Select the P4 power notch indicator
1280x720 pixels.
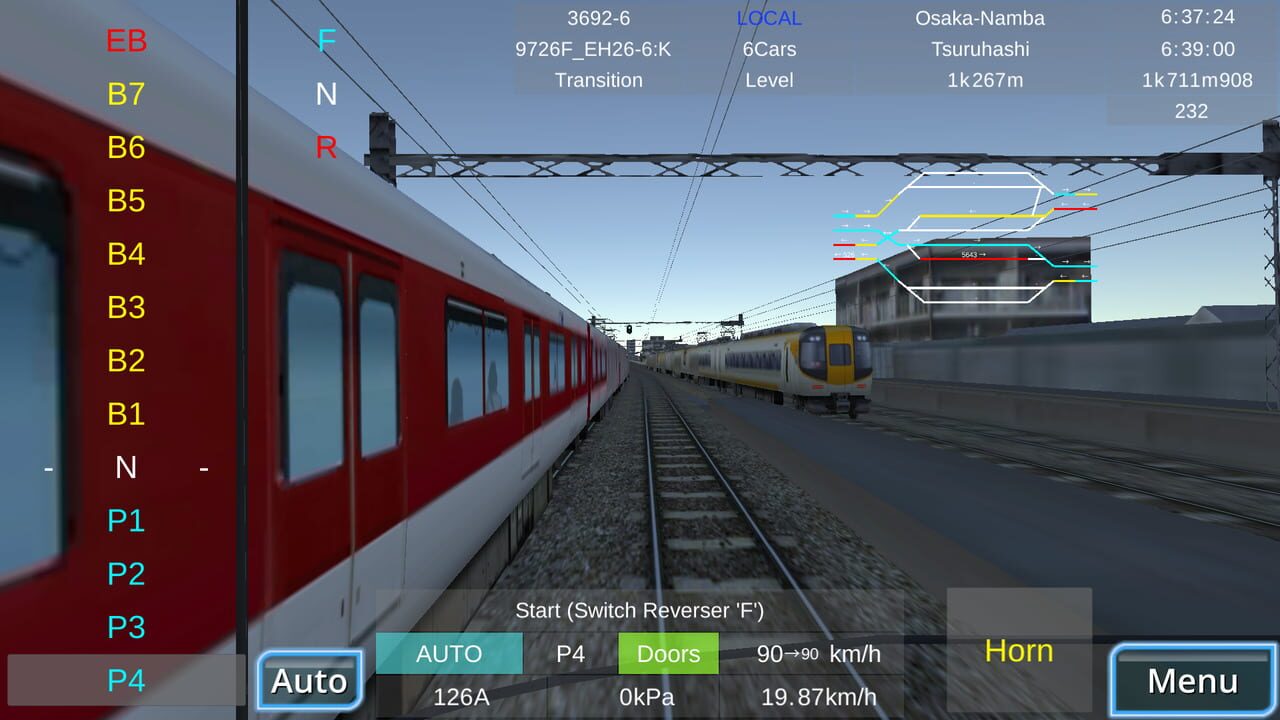(126, 681)
